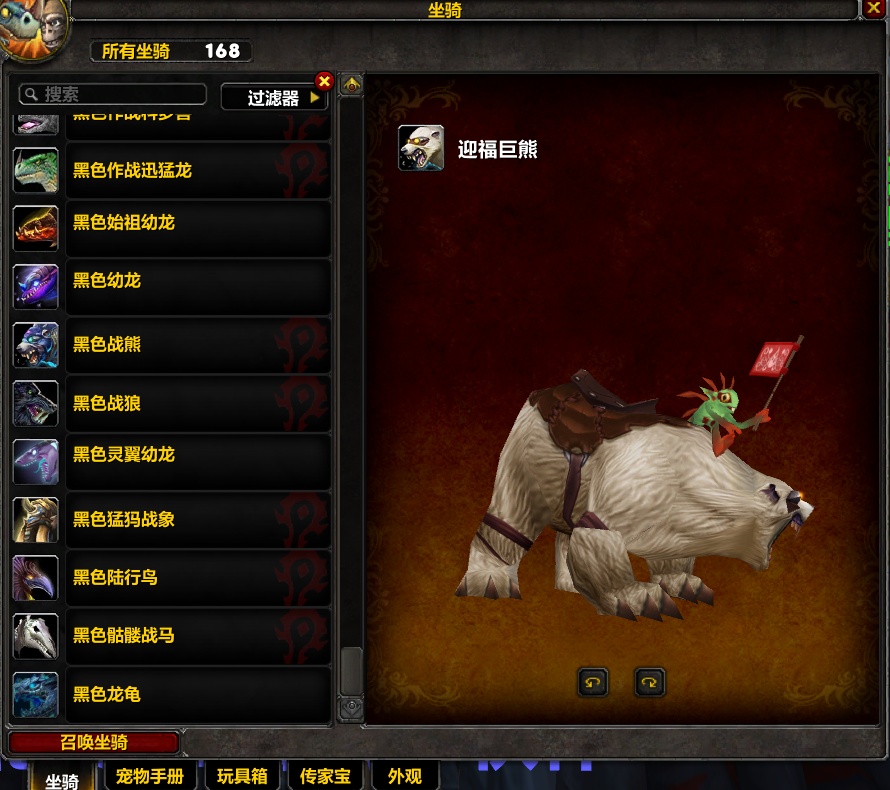Open the 过滤器 filter dropdown
Screen dimensions: 890x790
(x=274, y=98)
